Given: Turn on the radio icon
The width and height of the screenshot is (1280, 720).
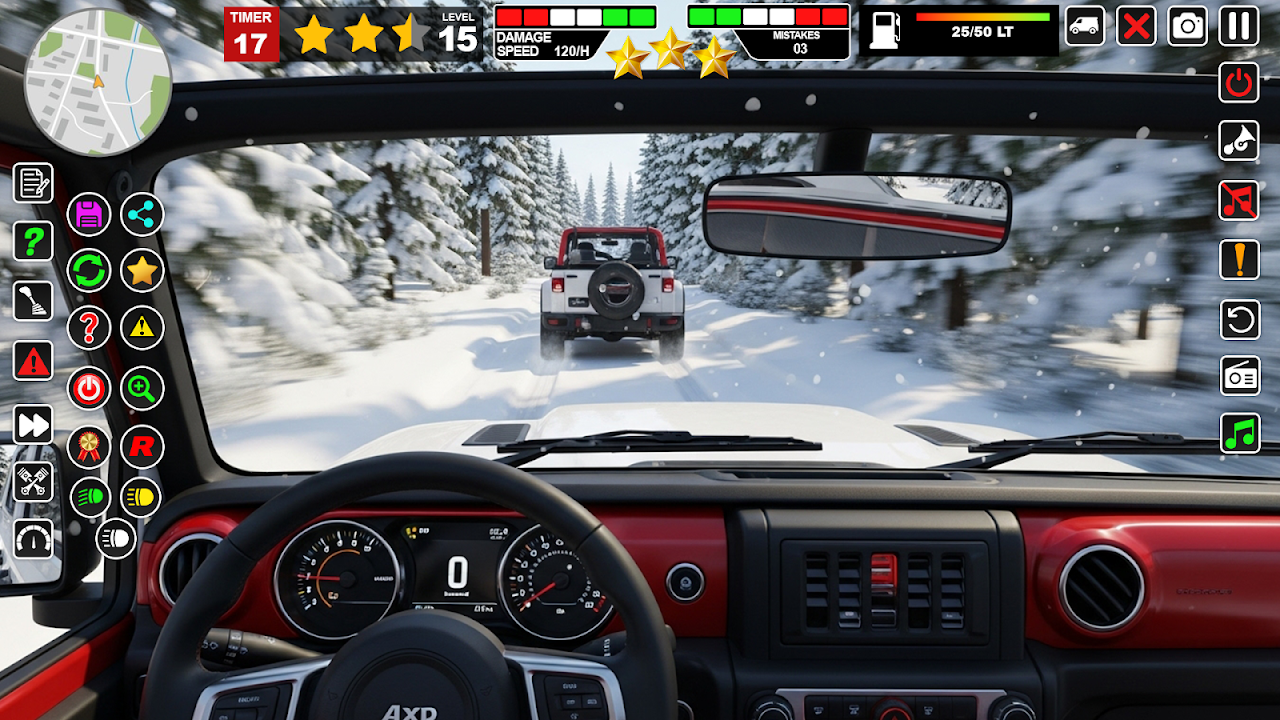Looking at the screenshot, I should (1239, 375).
